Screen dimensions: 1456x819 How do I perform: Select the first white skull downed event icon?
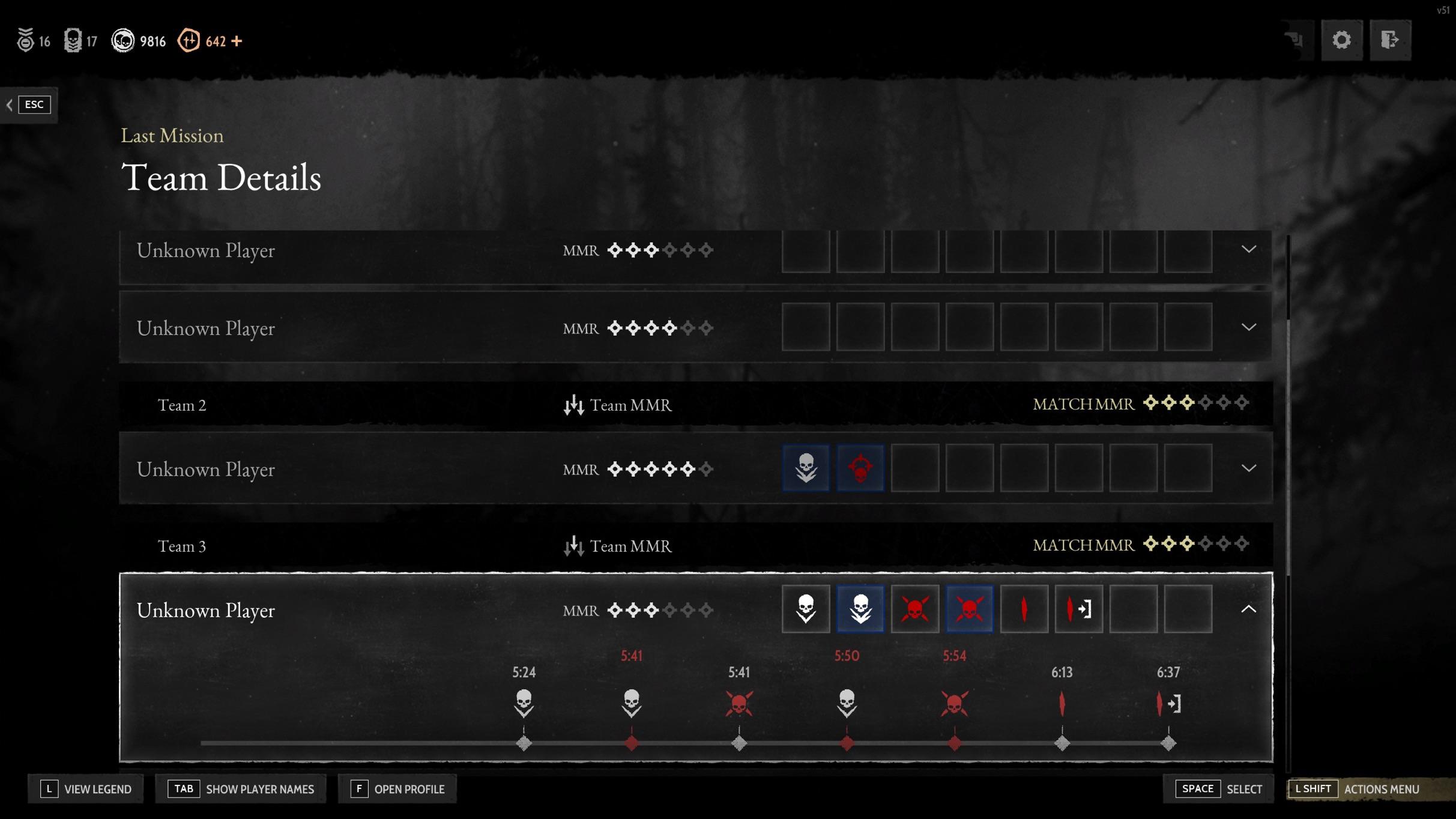[806, 609]
